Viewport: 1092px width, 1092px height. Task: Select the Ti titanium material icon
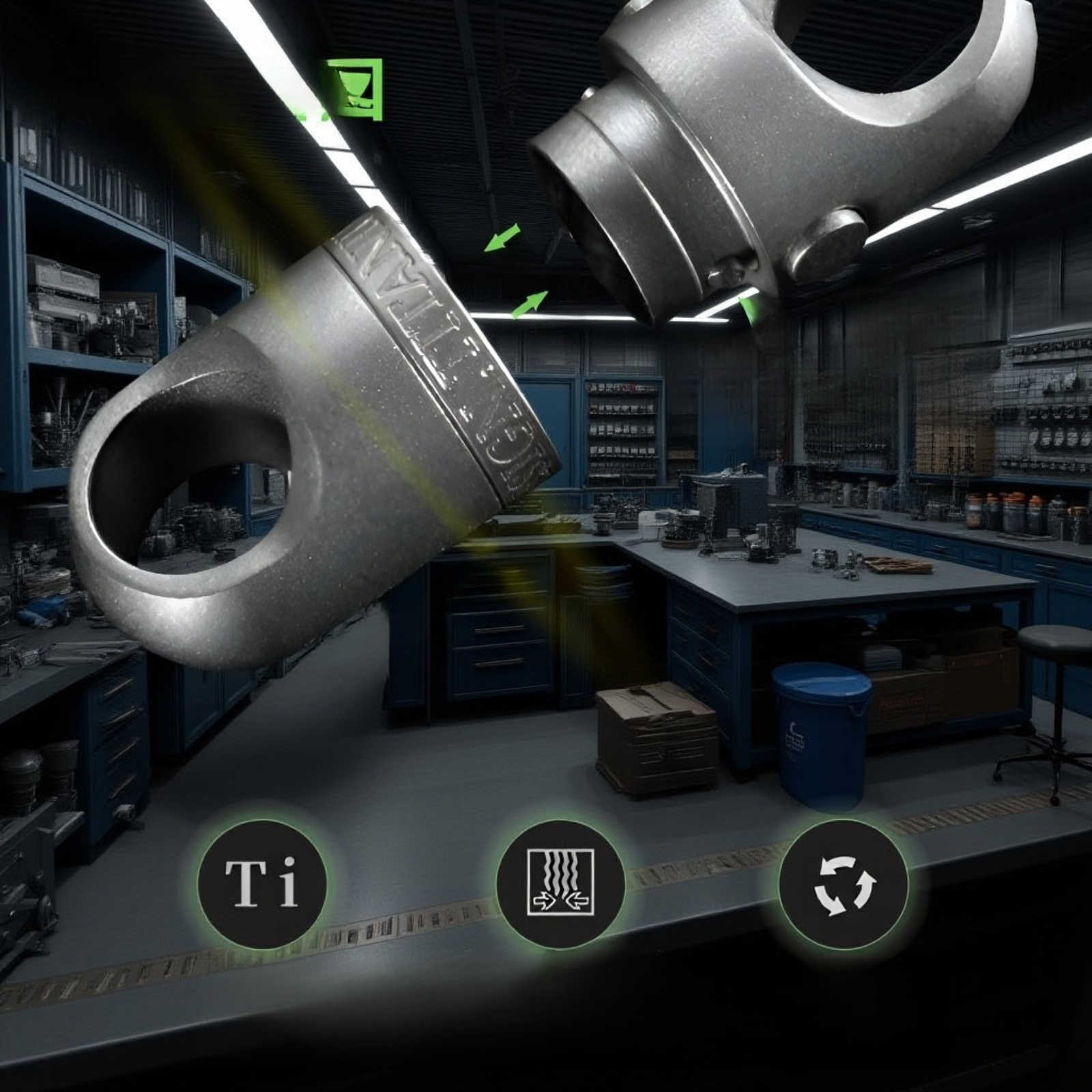point(262,884)
